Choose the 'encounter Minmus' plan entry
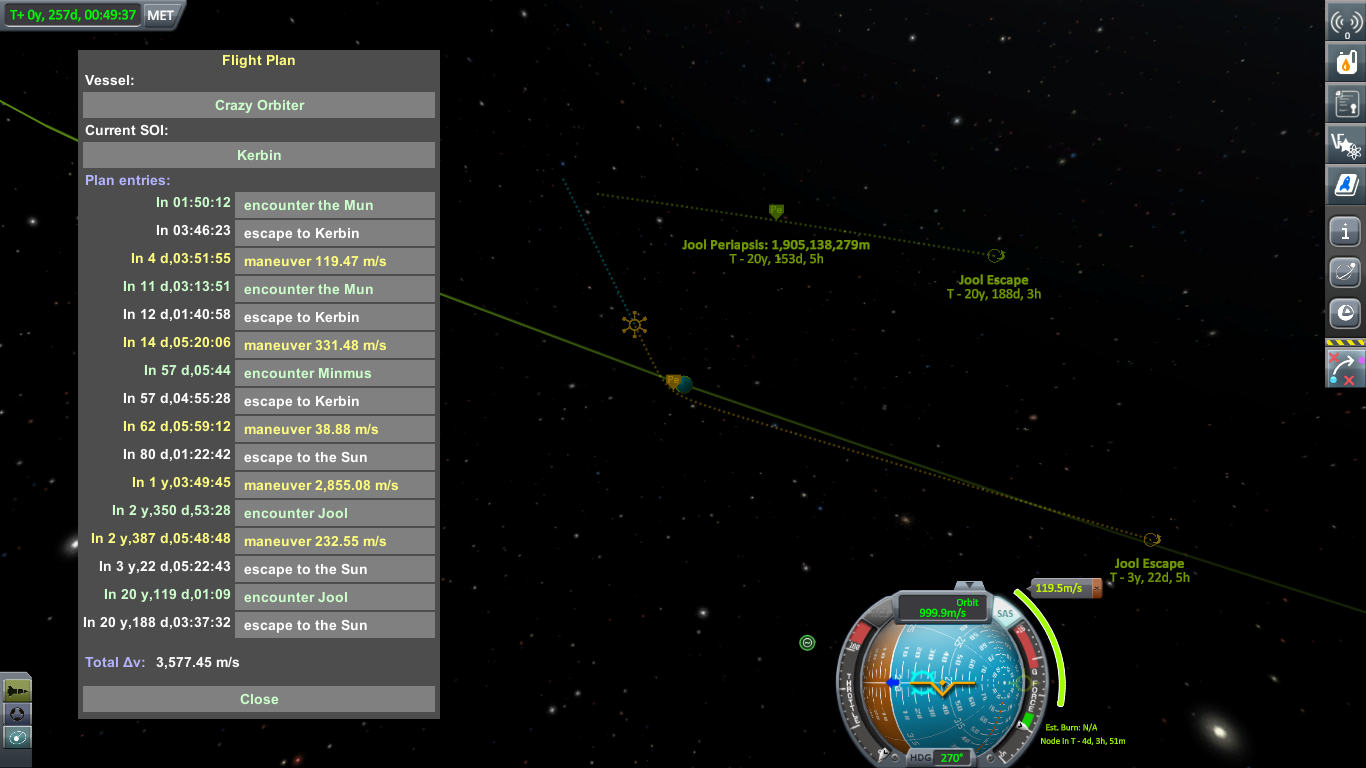The image size is (1366, 768). click(x=334, y=373)
